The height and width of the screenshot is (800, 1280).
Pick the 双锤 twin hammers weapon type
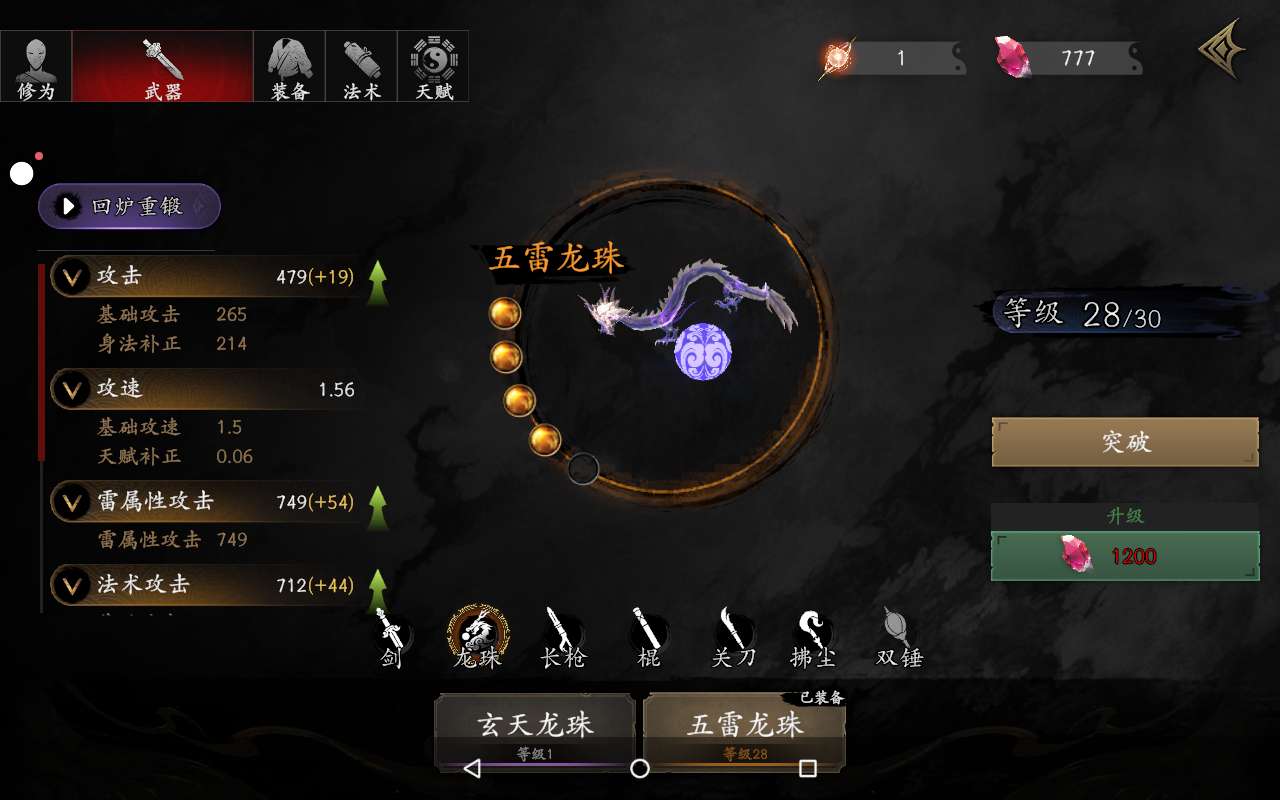click(898, 638)
